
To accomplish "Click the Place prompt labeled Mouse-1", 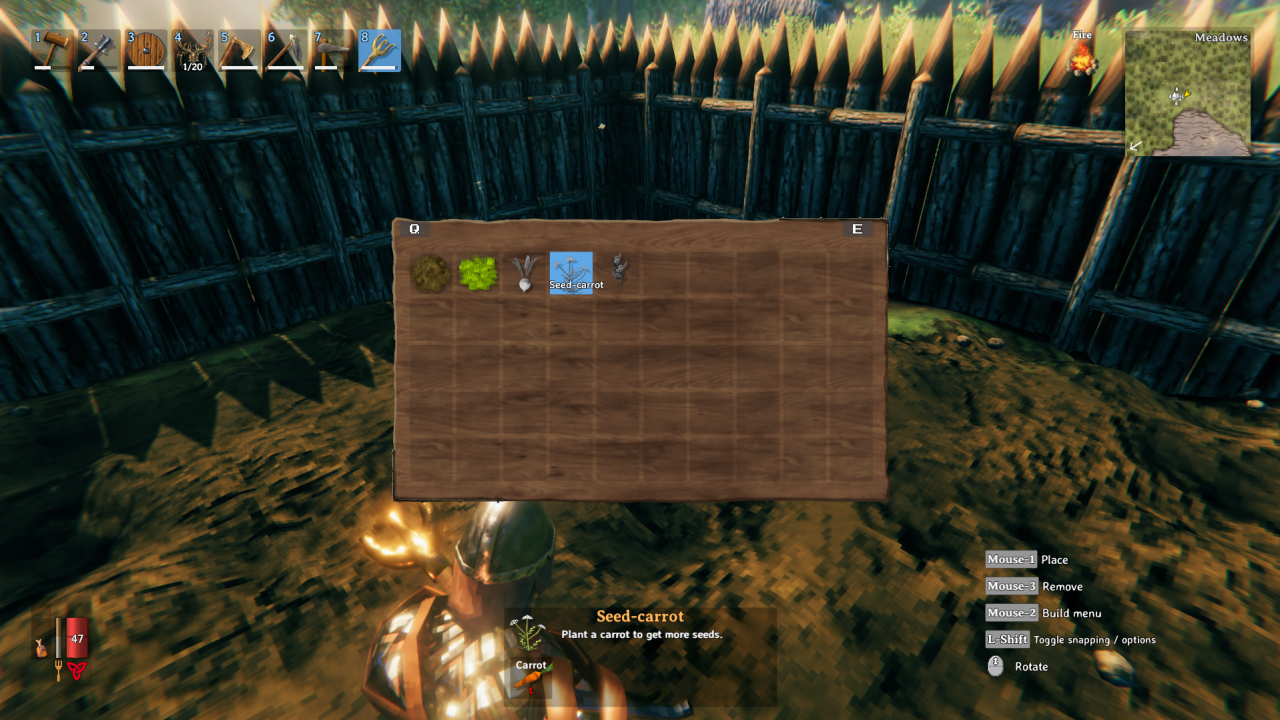I will [x=1009, y=559].
